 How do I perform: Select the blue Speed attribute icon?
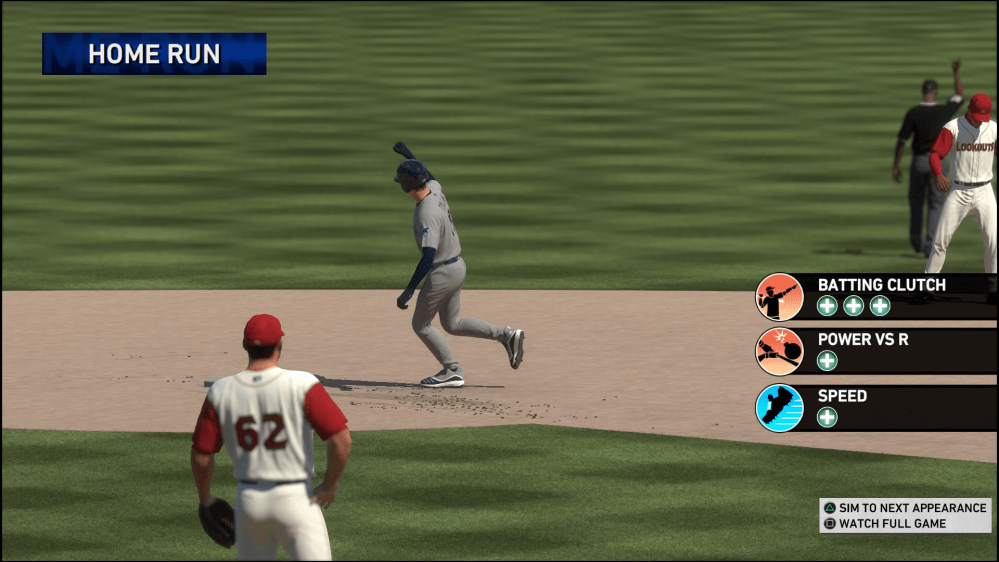pos(779,408)
